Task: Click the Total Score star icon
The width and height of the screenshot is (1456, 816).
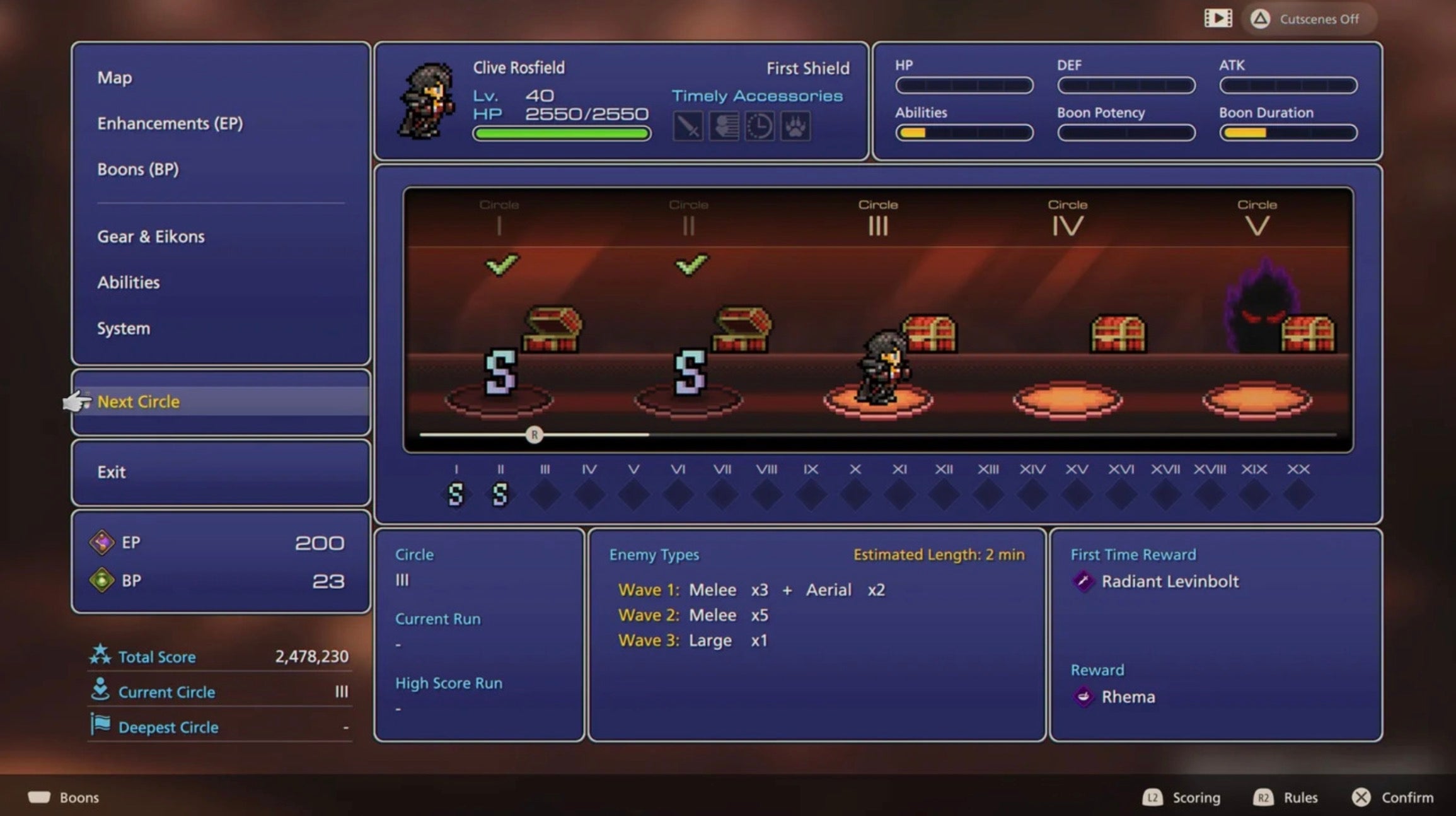Action: pos(100,655)
